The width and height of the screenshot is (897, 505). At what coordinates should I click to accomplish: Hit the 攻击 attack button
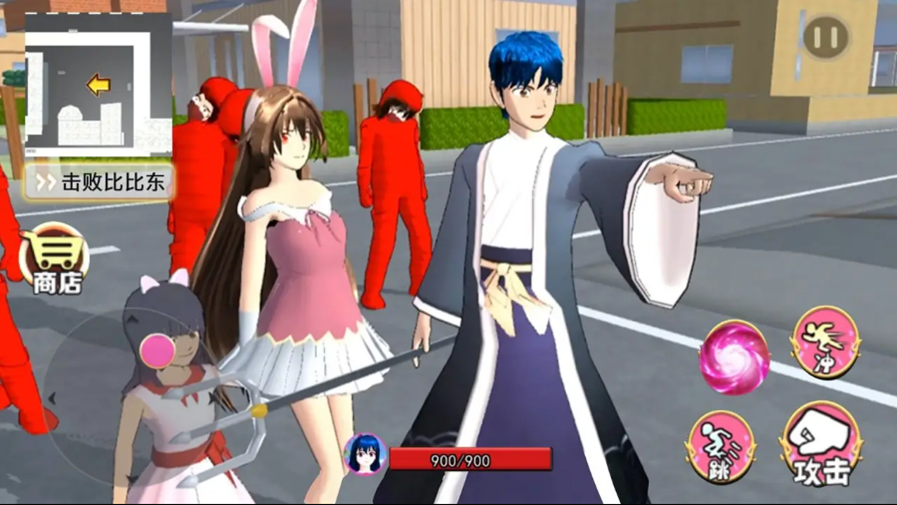[823, 444]
